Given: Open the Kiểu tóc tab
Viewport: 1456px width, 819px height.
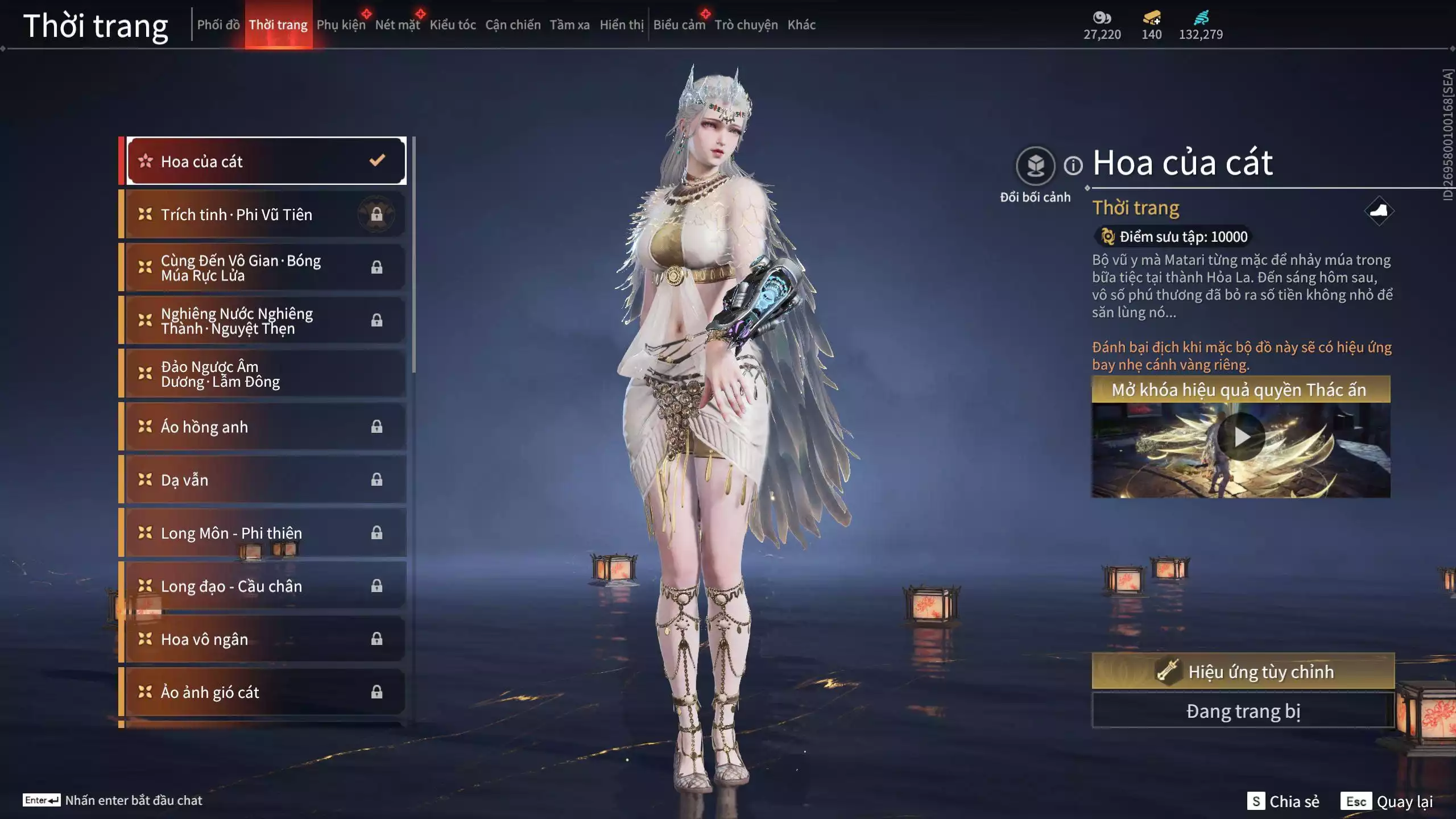Looking at the screenshot, I should [453, 24].
